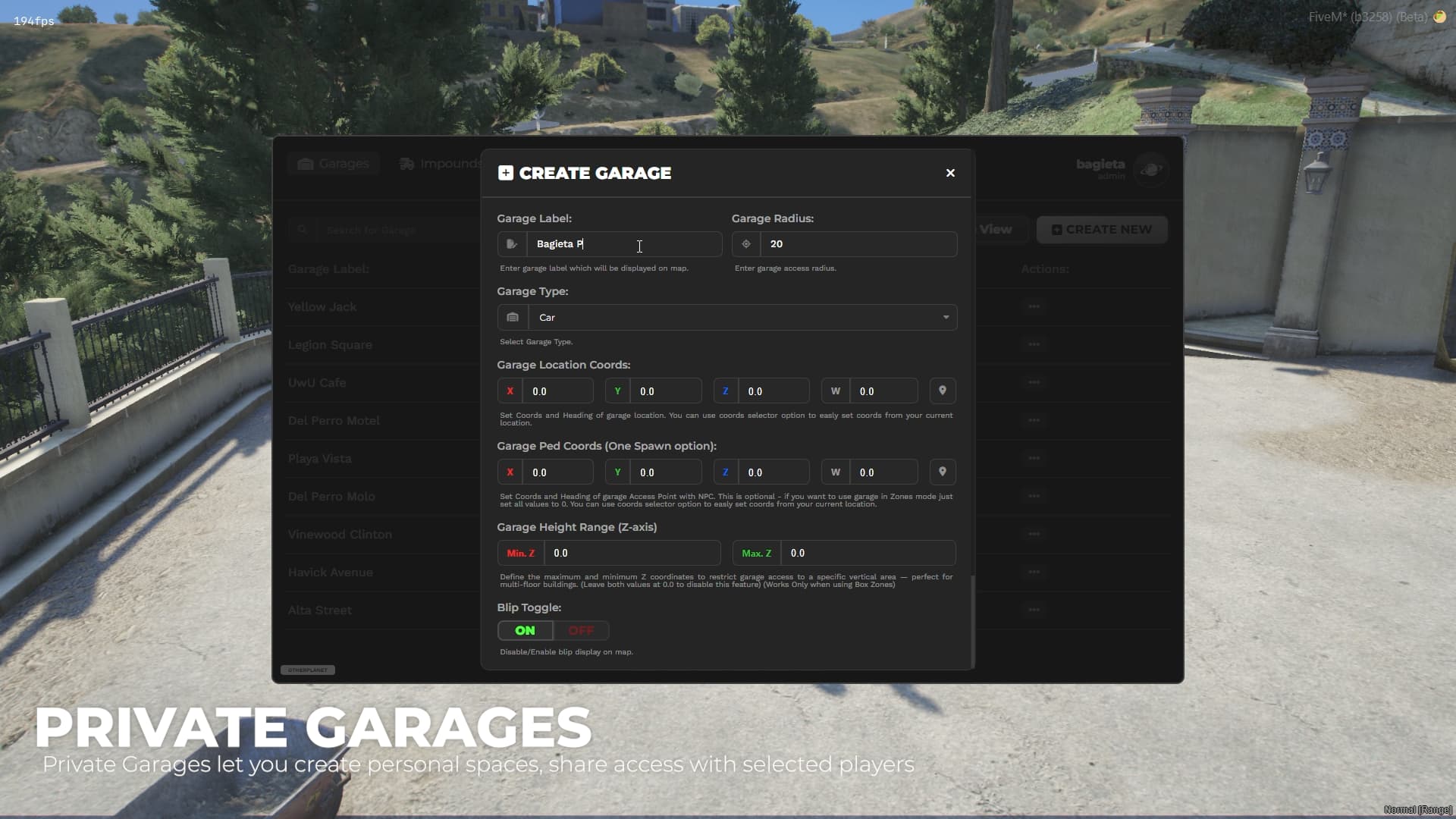Viewport: 1456px width, 819px height.
Task: Turn the blip toggle ON
Action: [x=524, y=630]
